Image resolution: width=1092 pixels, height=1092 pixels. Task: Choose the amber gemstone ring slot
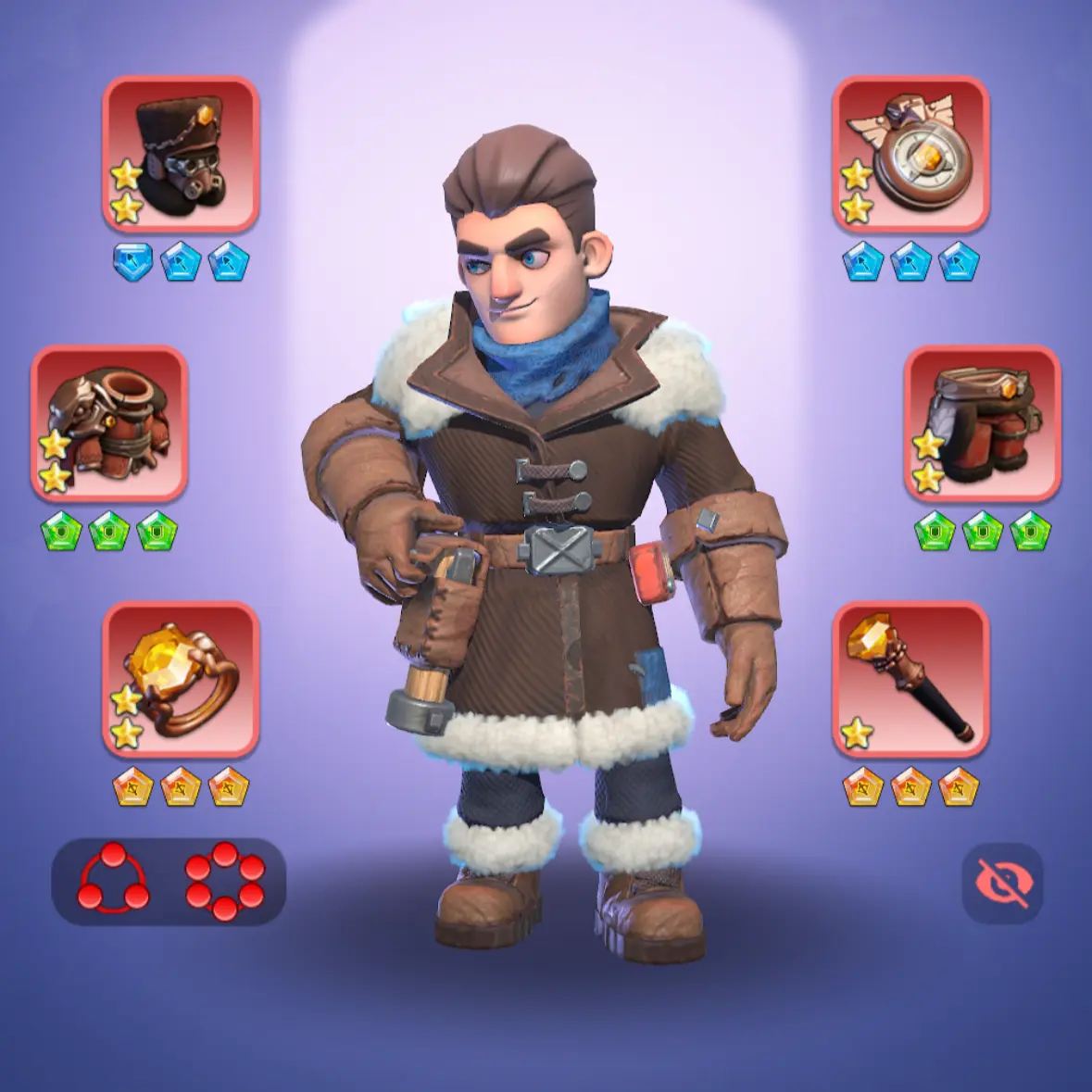click(181, 679)
